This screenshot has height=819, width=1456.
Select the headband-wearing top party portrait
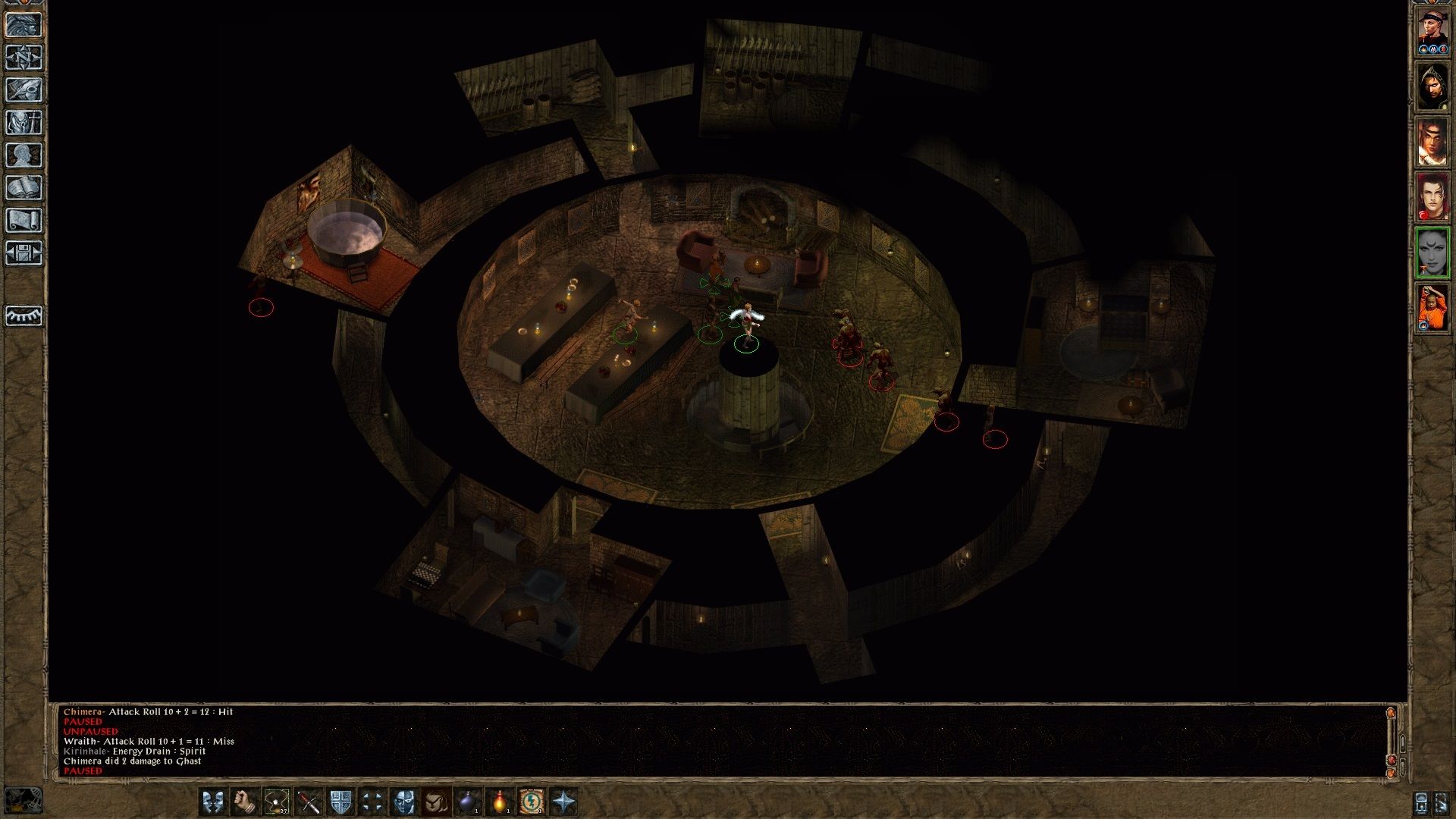tap(1432, 30)
